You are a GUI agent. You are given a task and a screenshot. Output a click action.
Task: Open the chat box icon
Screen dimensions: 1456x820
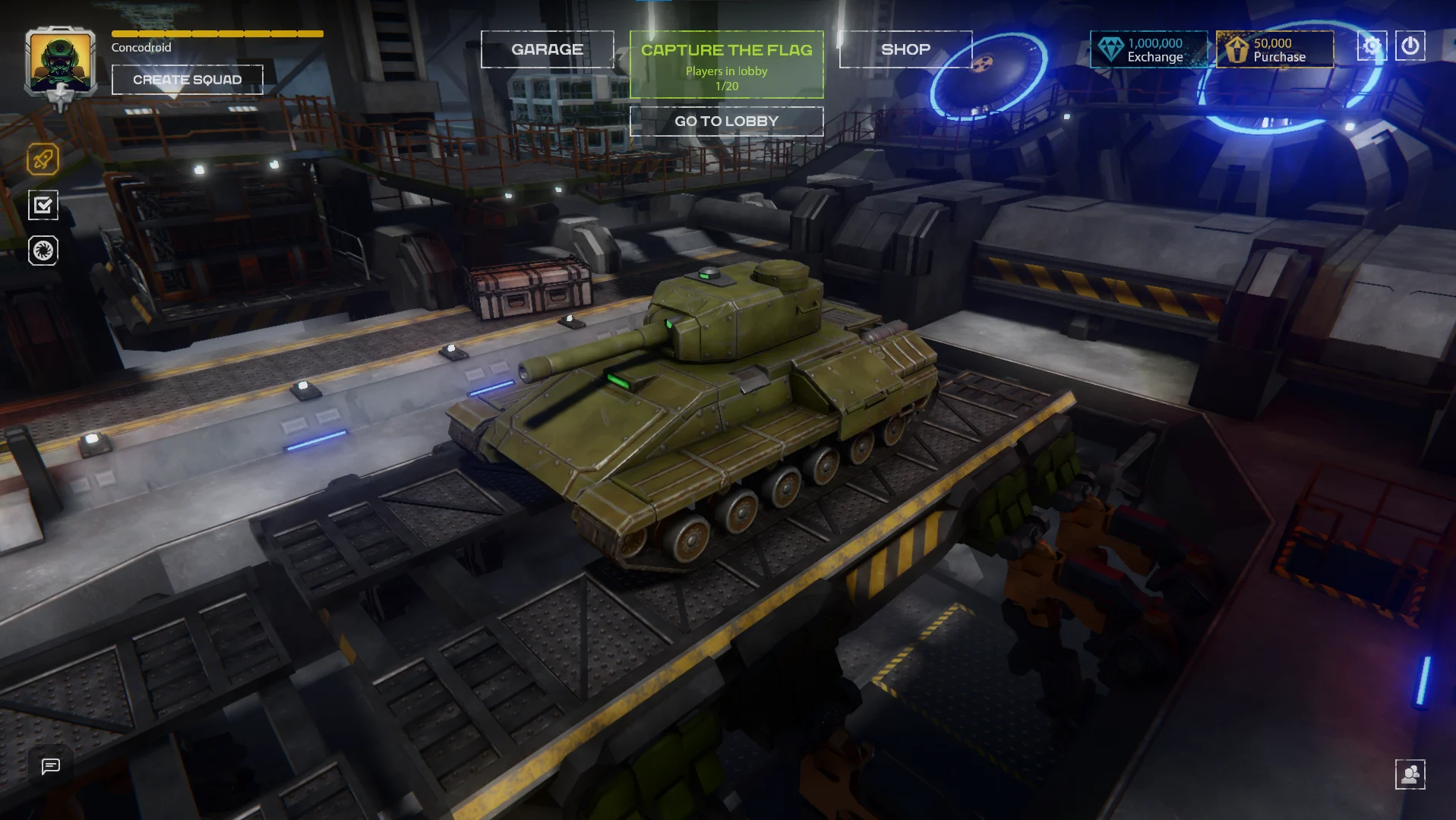point(51,766)
